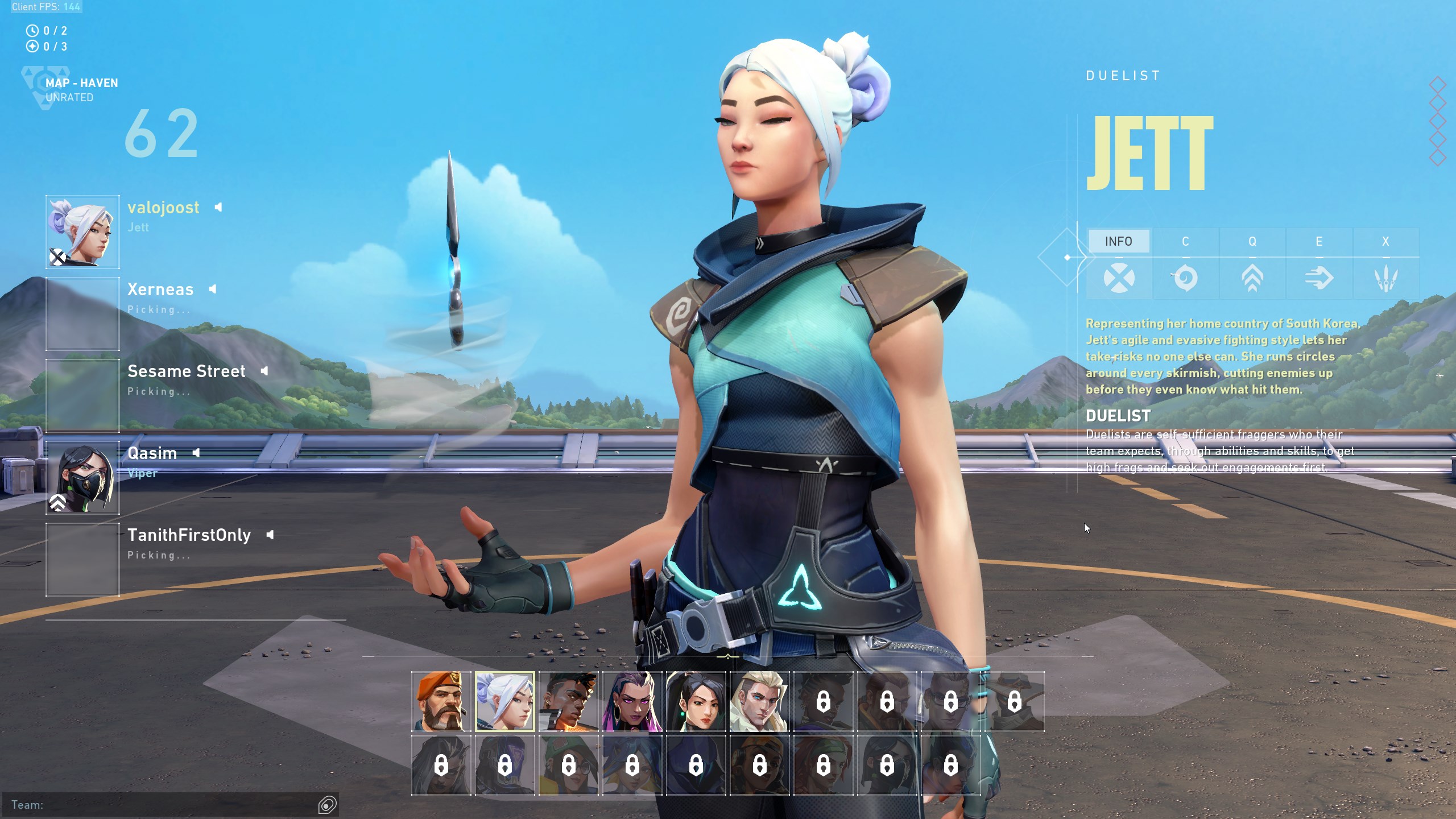Toggle the speaker icon beside Qasim
Image resolution: width=1456 pixels, height=819 pixels.
[x=196, y=453]
